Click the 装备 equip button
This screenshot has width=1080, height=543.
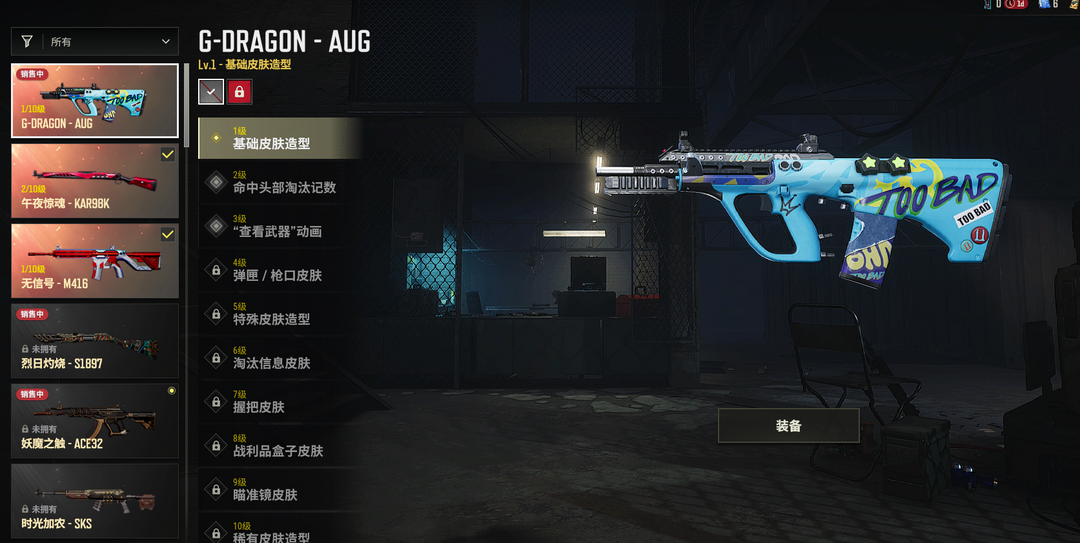coord(788,425)
